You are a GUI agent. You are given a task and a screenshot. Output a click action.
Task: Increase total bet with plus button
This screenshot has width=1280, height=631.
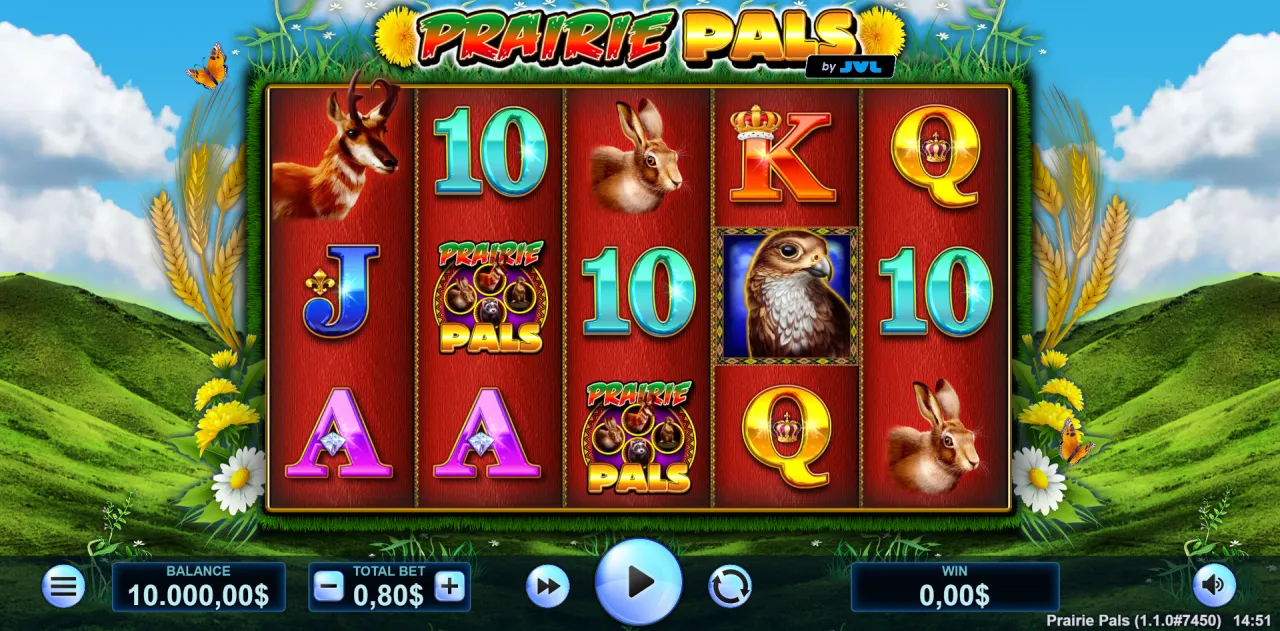click(450, 587)
